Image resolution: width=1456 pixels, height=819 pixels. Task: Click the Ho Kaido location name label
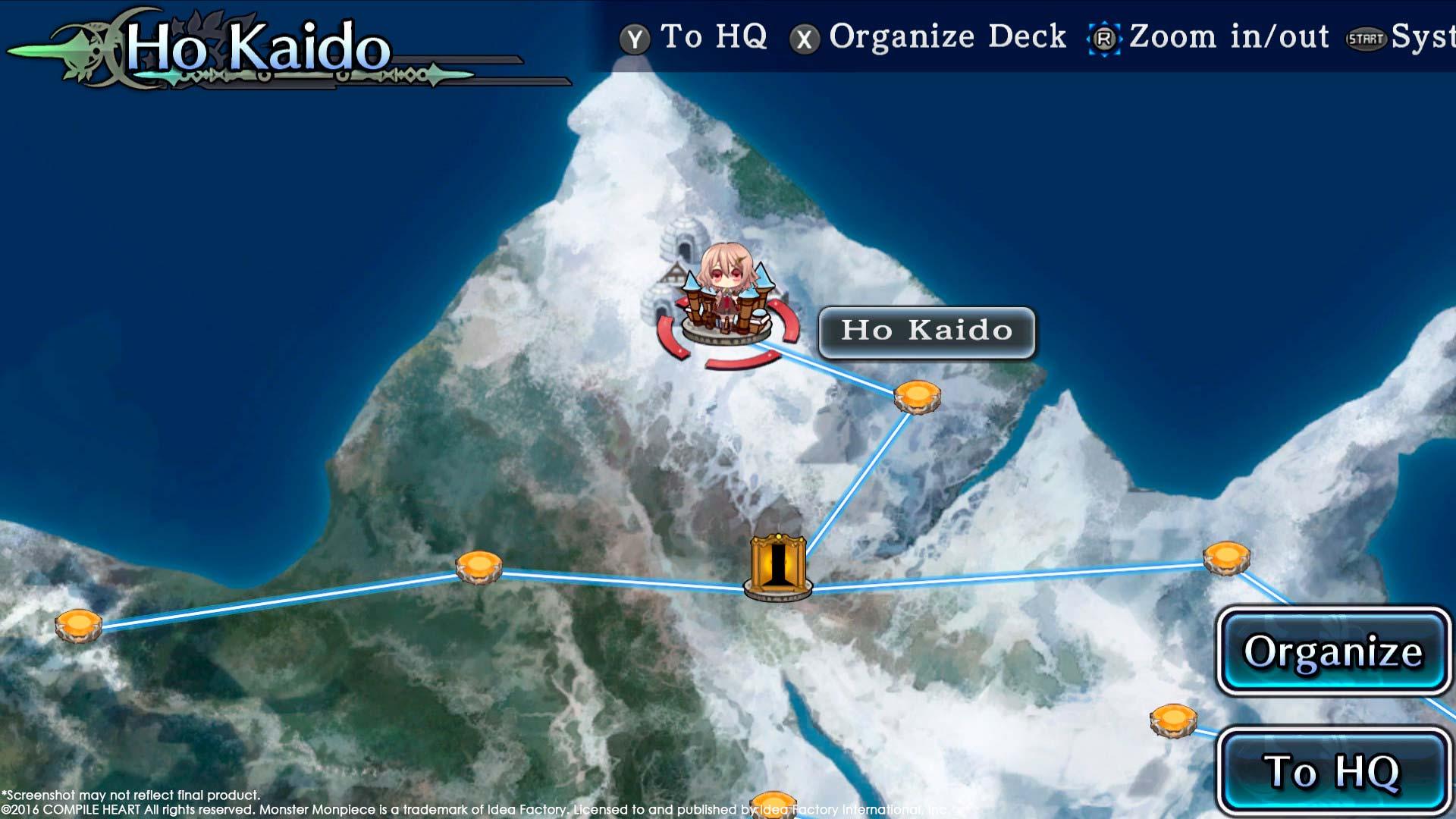coord(926,331)
